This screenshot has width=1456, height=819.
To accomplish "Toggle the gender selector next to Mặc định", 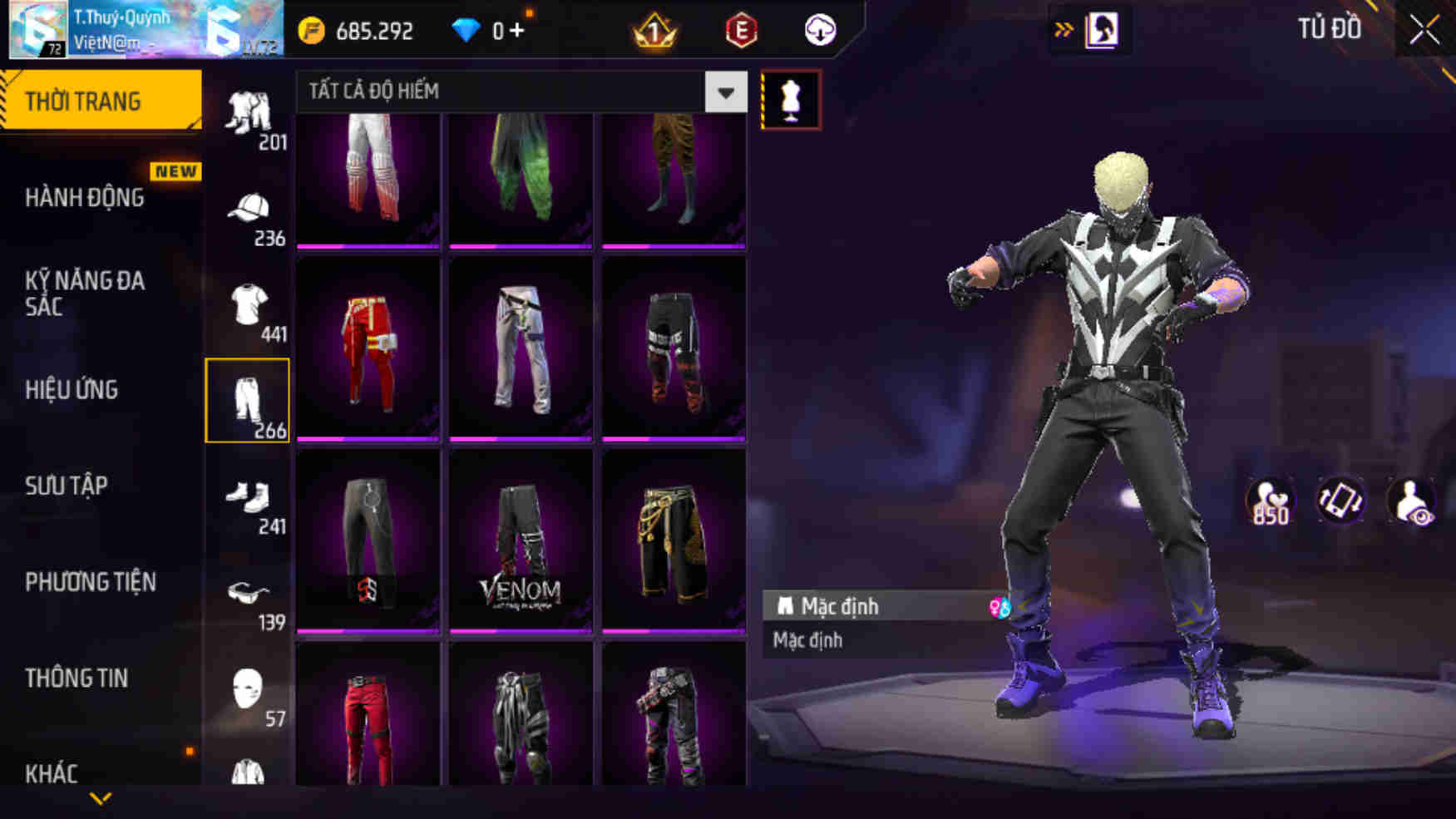I will tap(999, 606).
